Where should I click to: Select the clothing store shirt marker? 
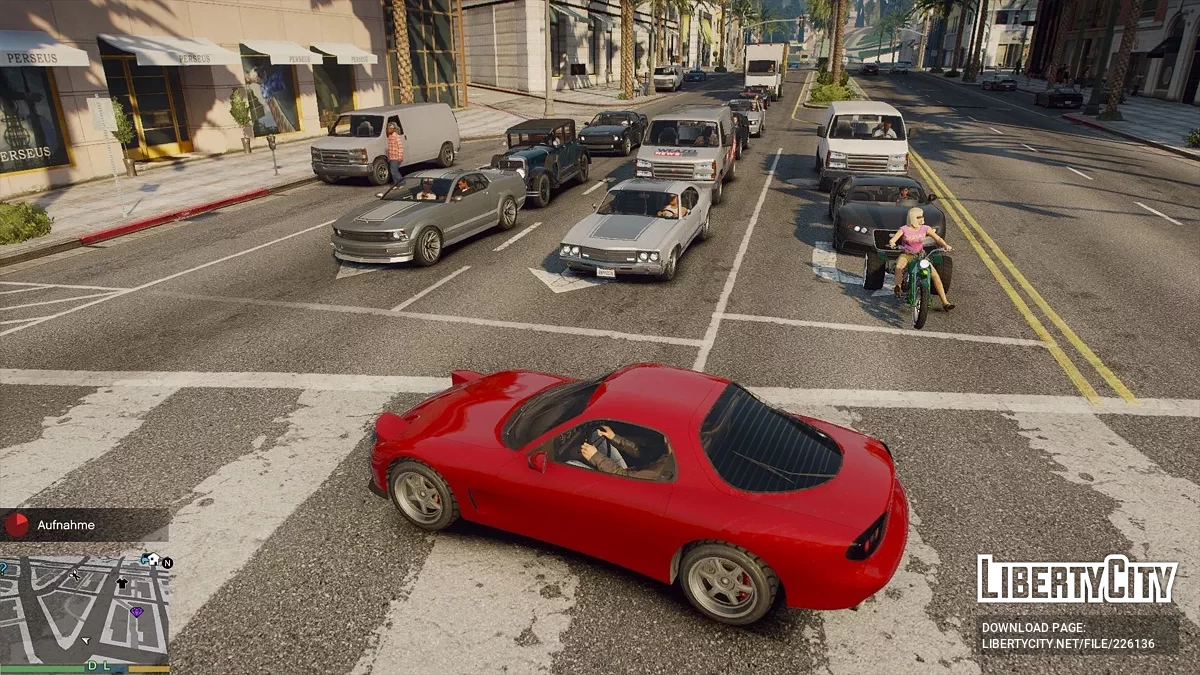pos(122,582)
